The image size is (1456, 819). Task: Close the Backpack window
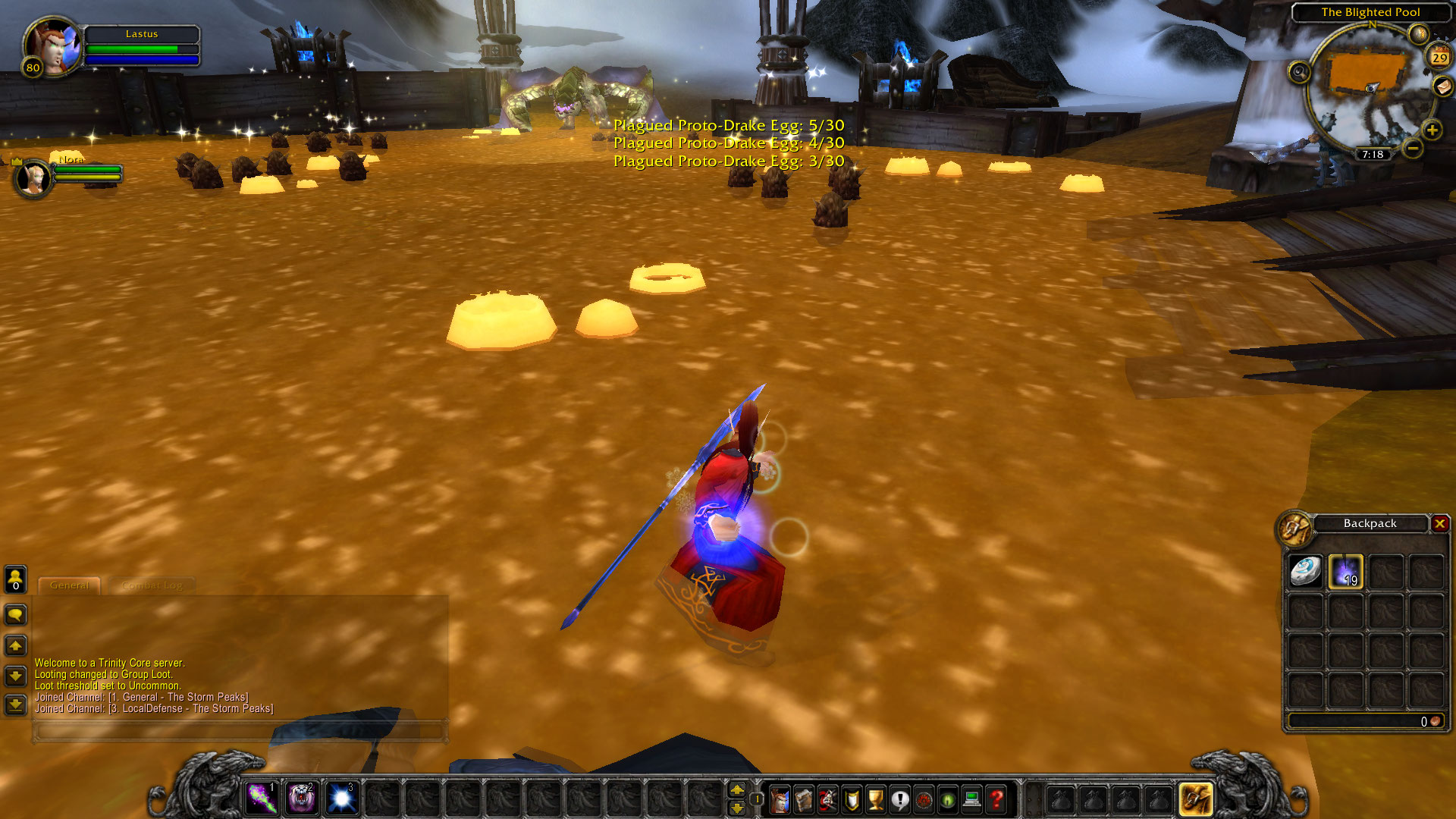pos(1441,523)
